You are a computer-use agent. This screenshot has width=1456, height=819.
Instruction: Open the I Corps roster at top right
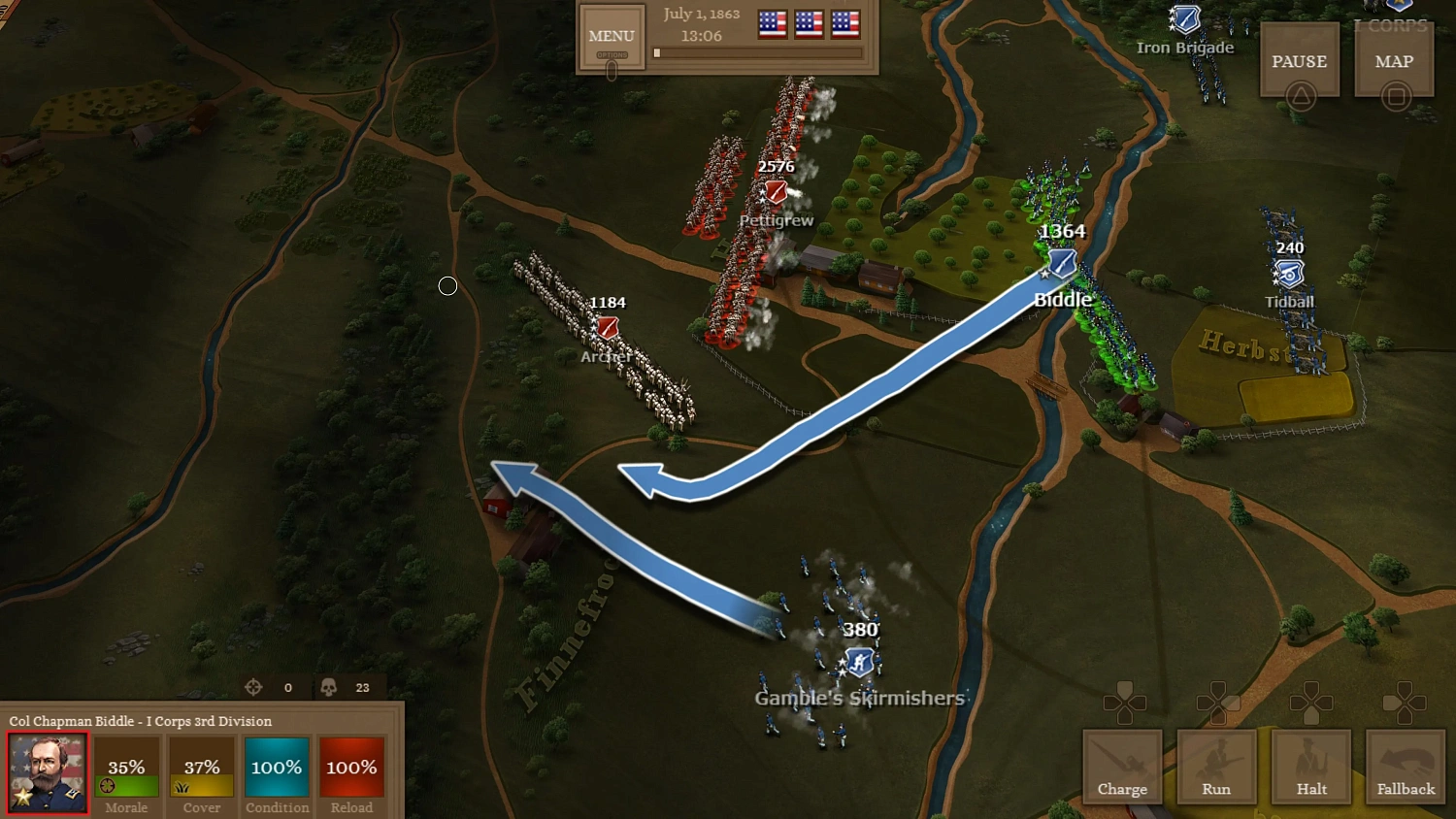coord(1393,24)
